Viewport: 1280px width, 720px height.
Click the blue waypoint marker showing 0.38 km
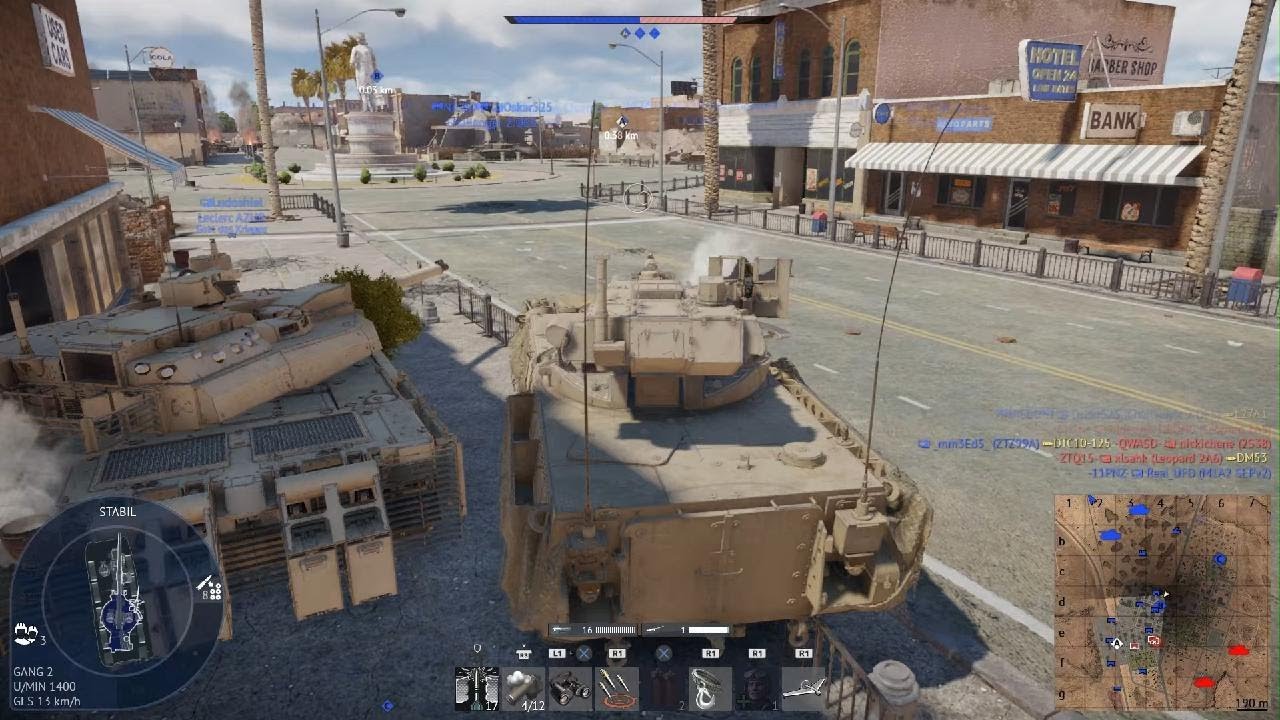(x=621, y=122)
